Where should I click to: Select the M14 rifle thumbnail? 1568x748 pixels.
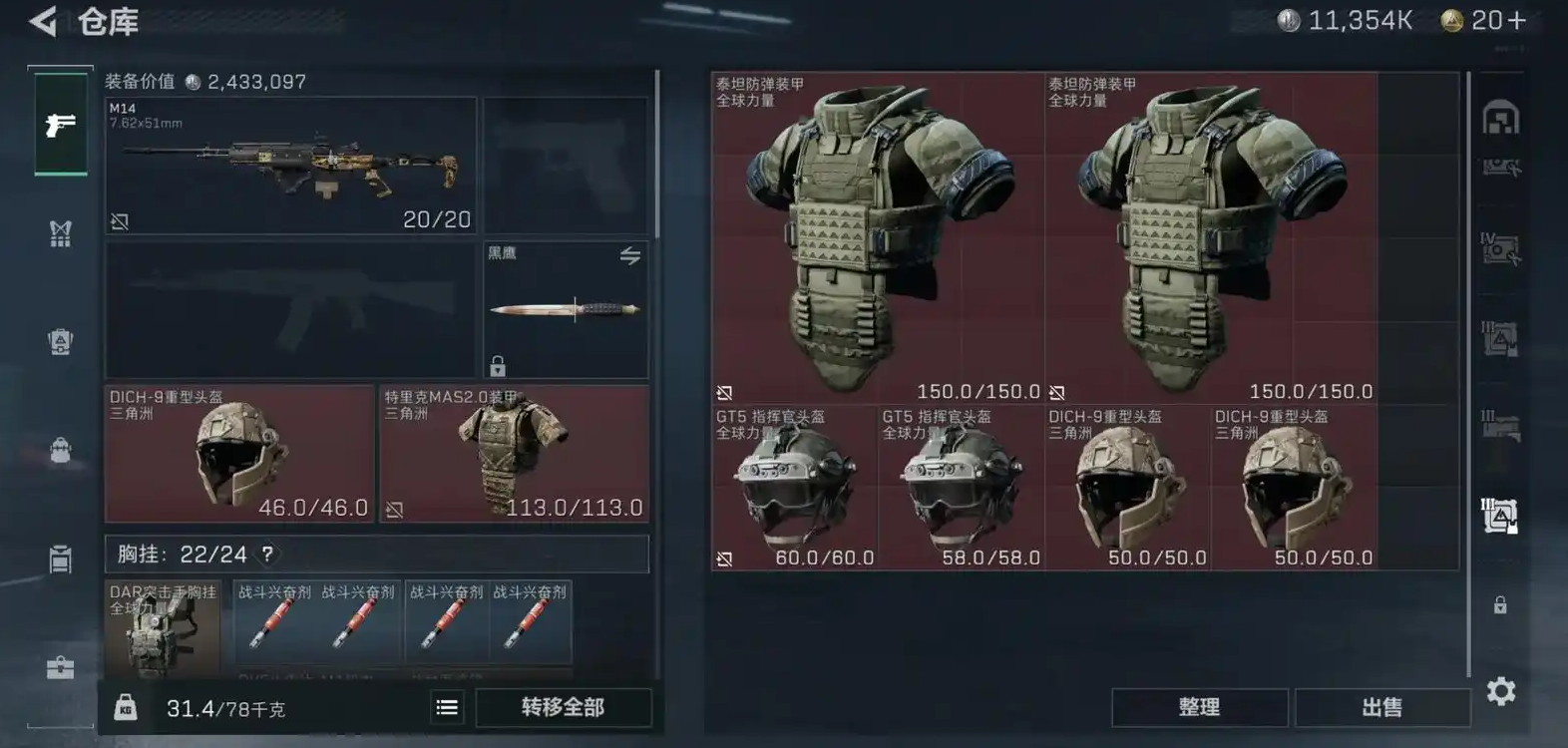click(286, 163)
